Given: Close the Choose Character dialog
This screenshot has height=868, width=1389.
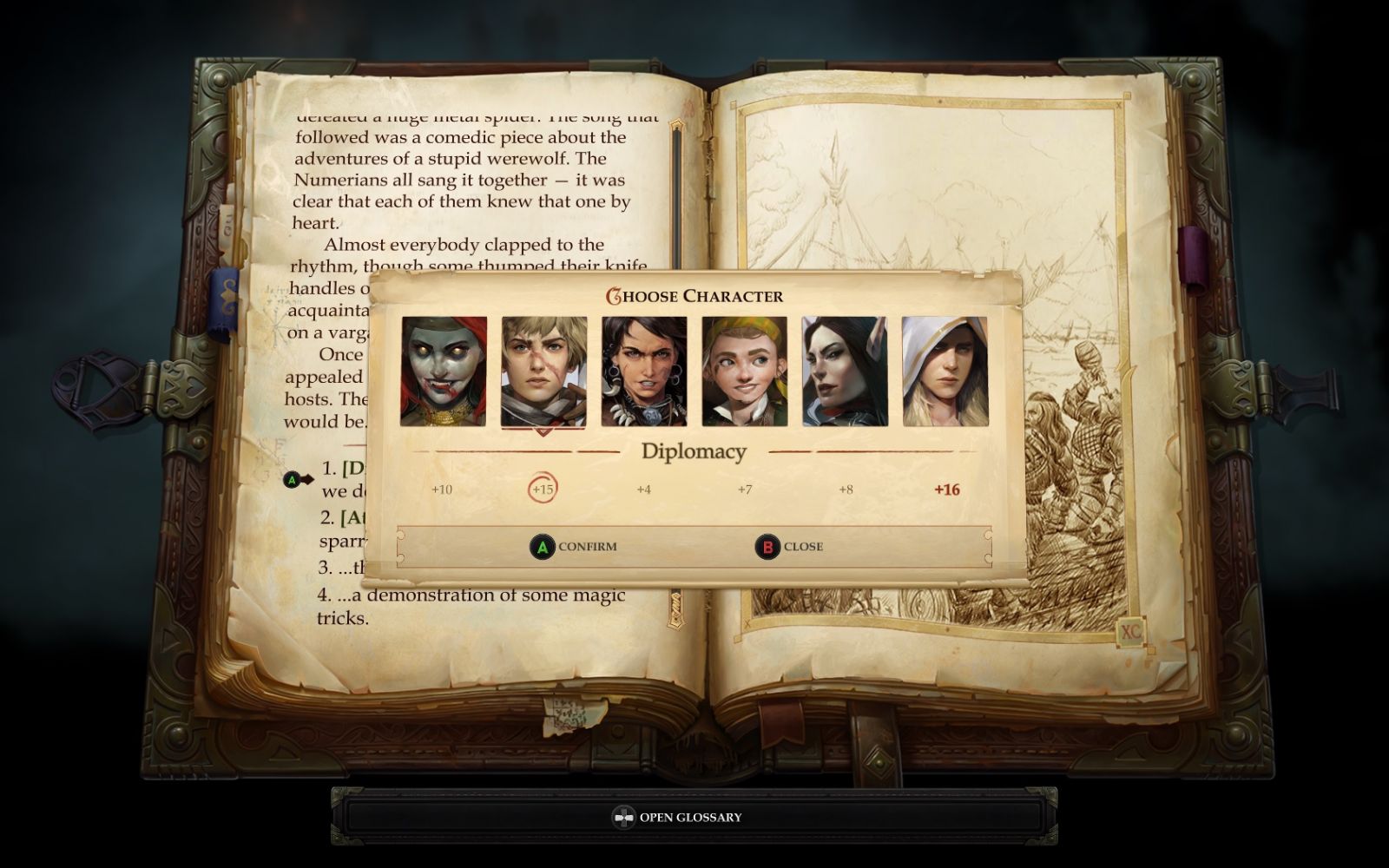Looking at the screenshot, I should click(x=789, y=547).
